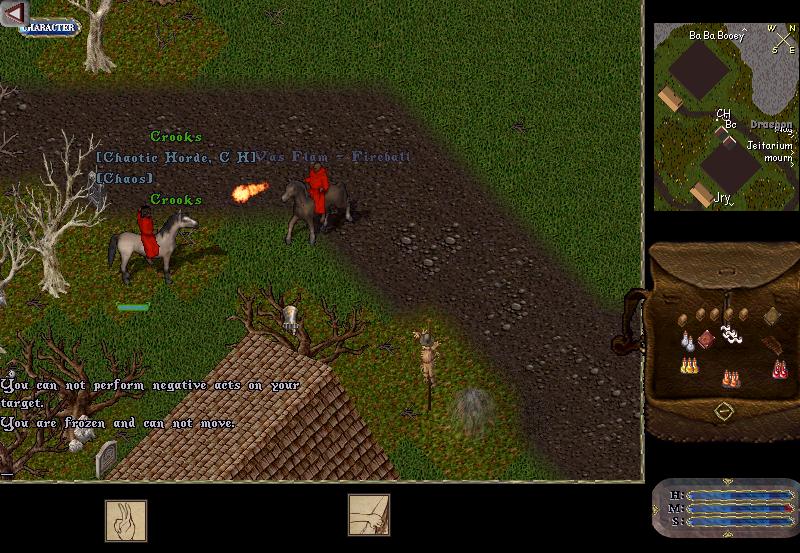Activate the grabbing hand macro icon
The image size is (800, 553).
(x=368, y=515)
